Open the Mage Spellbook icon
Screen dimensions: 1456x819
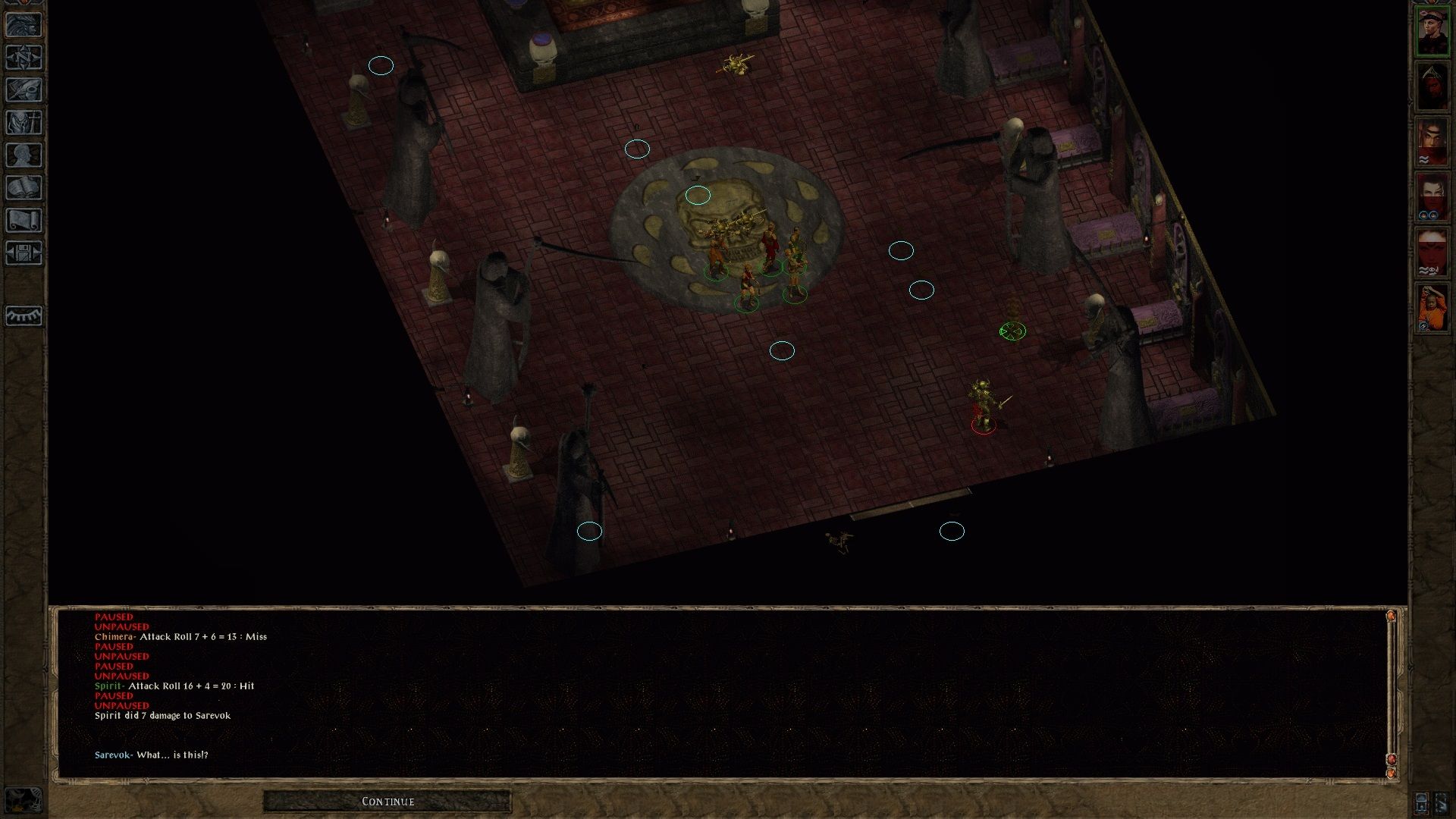pos(25,187)
